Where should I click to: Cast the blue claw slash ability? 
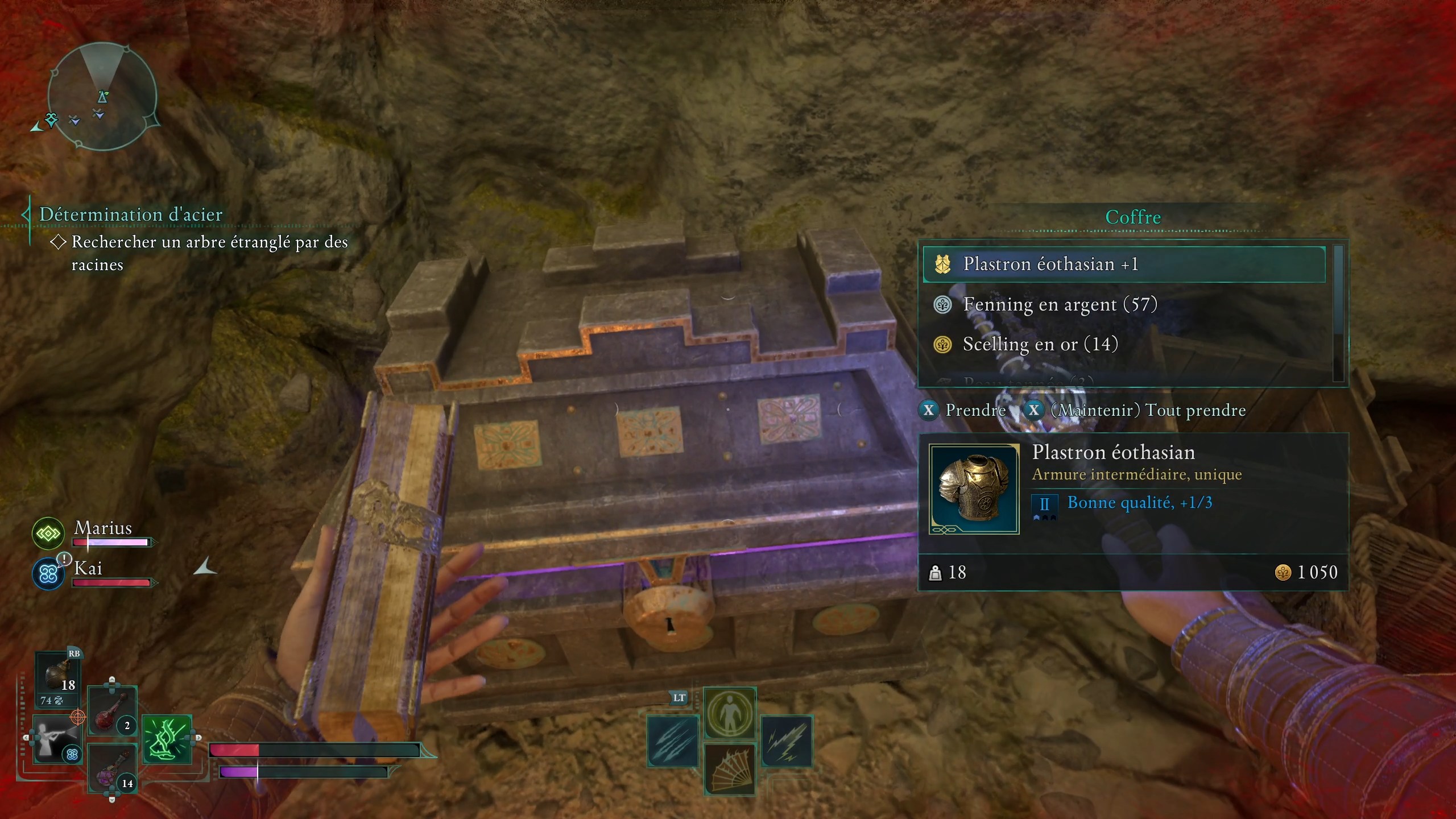[x=673, y=741]
